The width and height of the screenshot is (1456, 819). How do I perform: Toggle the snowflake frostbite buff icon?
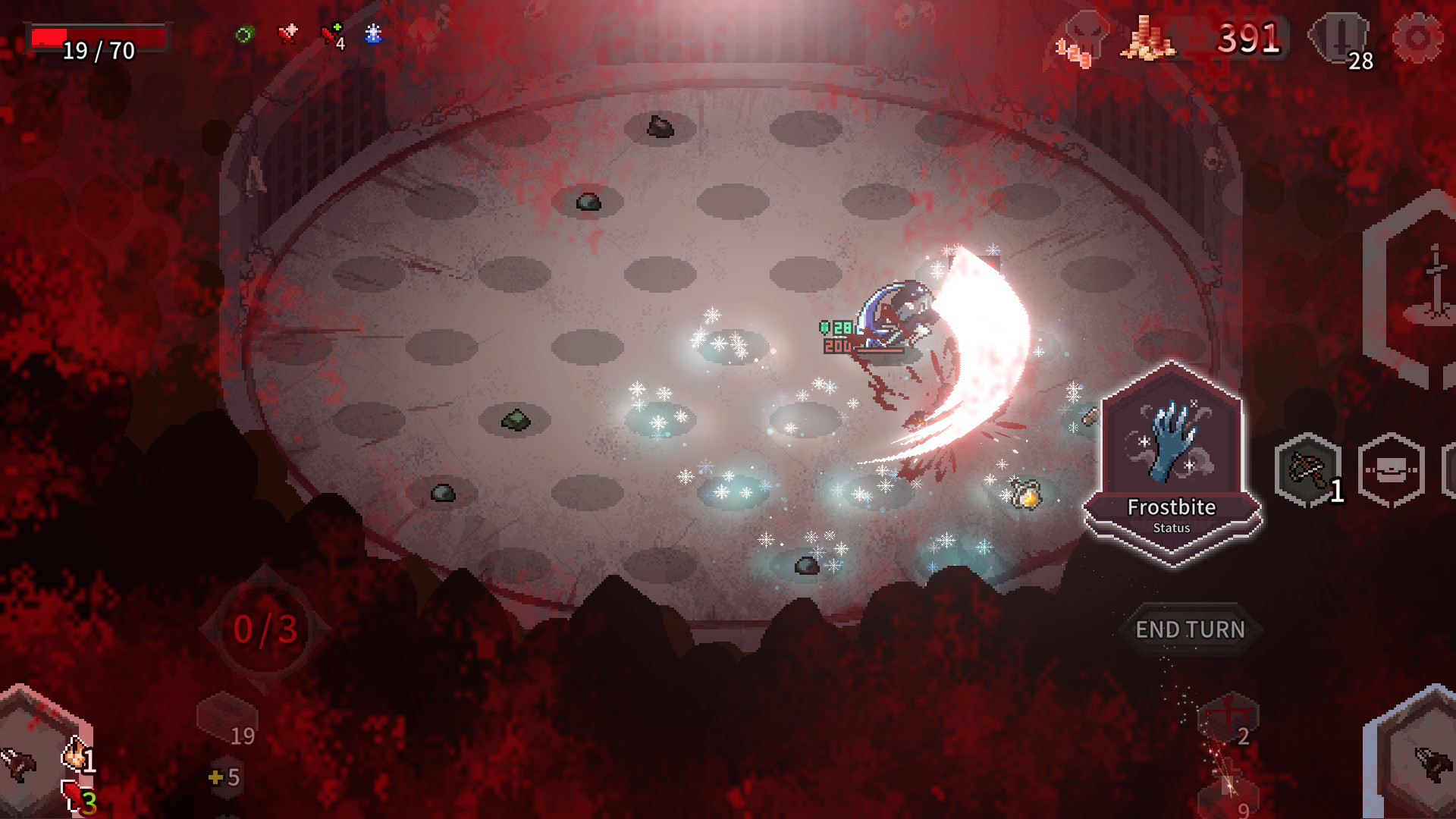pyautogui.click(x=372, y=33)
